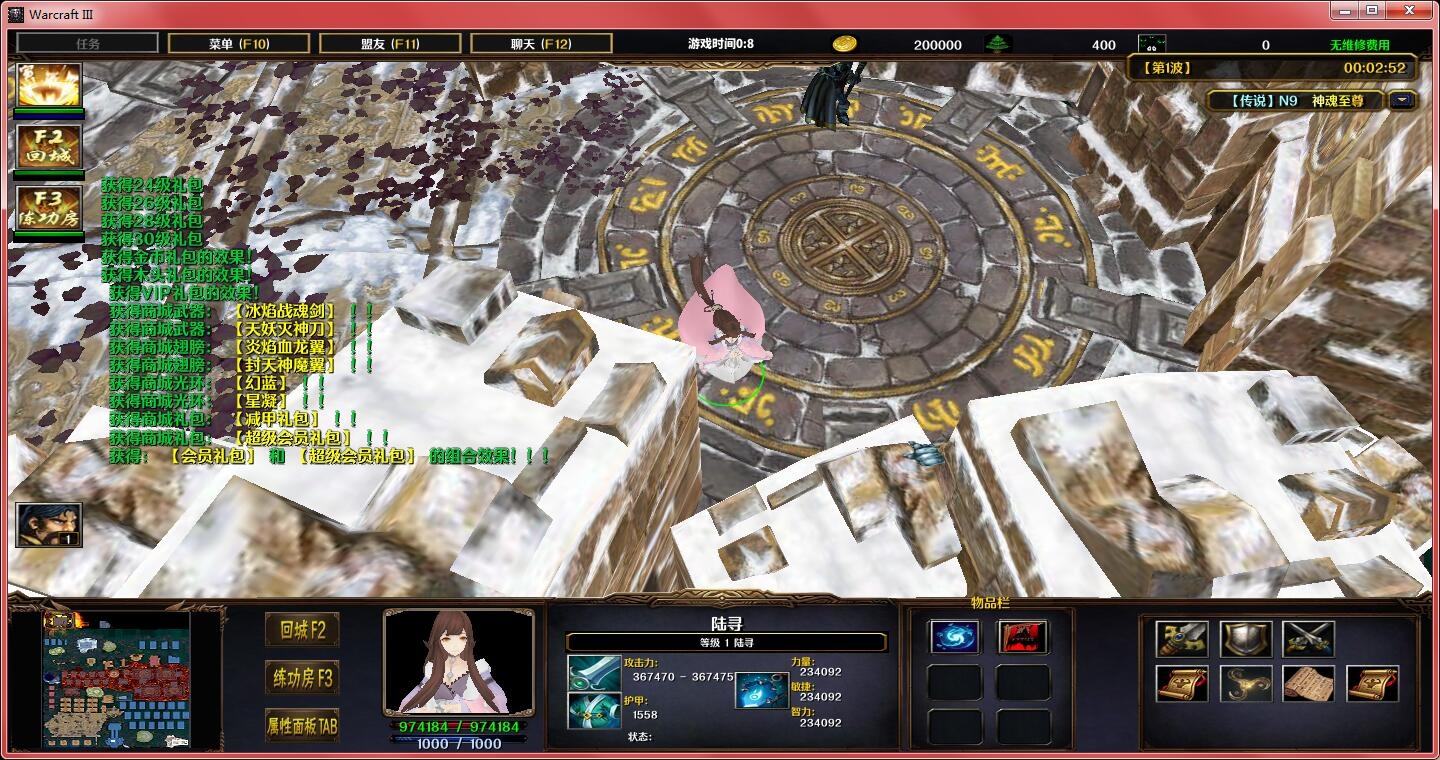Activate the single sword command

point(1182,639)
